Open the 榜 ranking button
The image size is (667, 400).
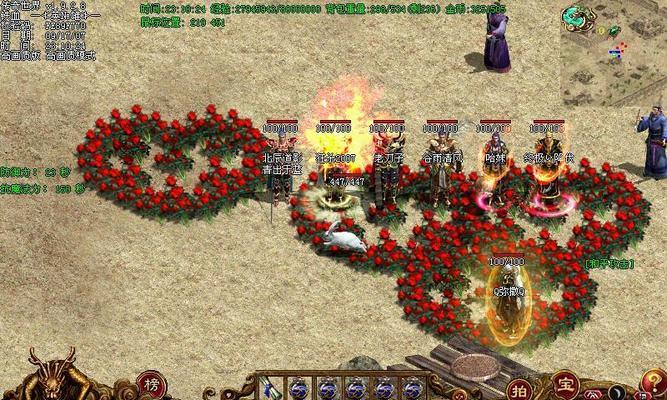(151, 385)
